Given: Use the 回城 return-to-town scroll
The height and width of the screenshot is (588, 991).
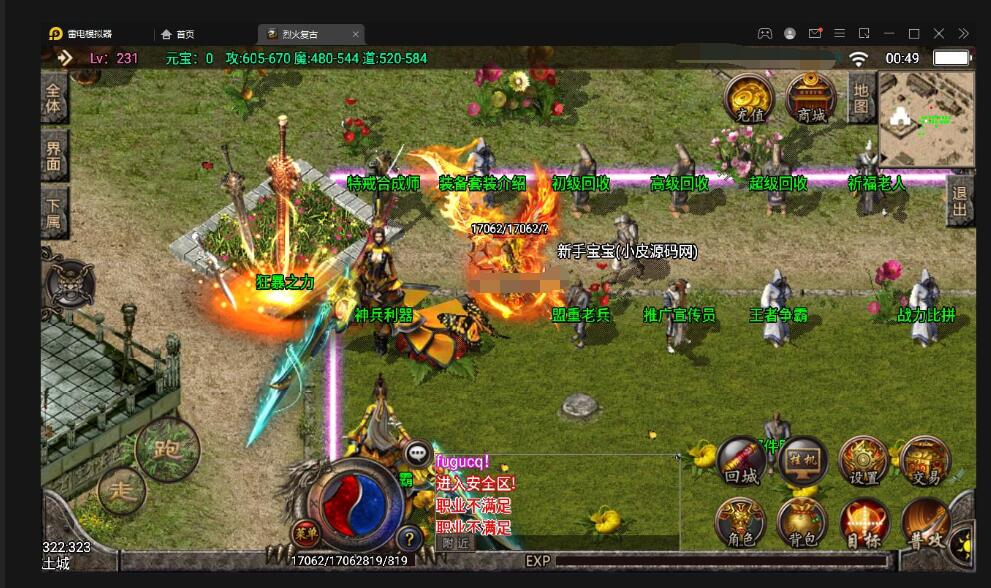Looking at the screenshot, I should tap(741, 462).
